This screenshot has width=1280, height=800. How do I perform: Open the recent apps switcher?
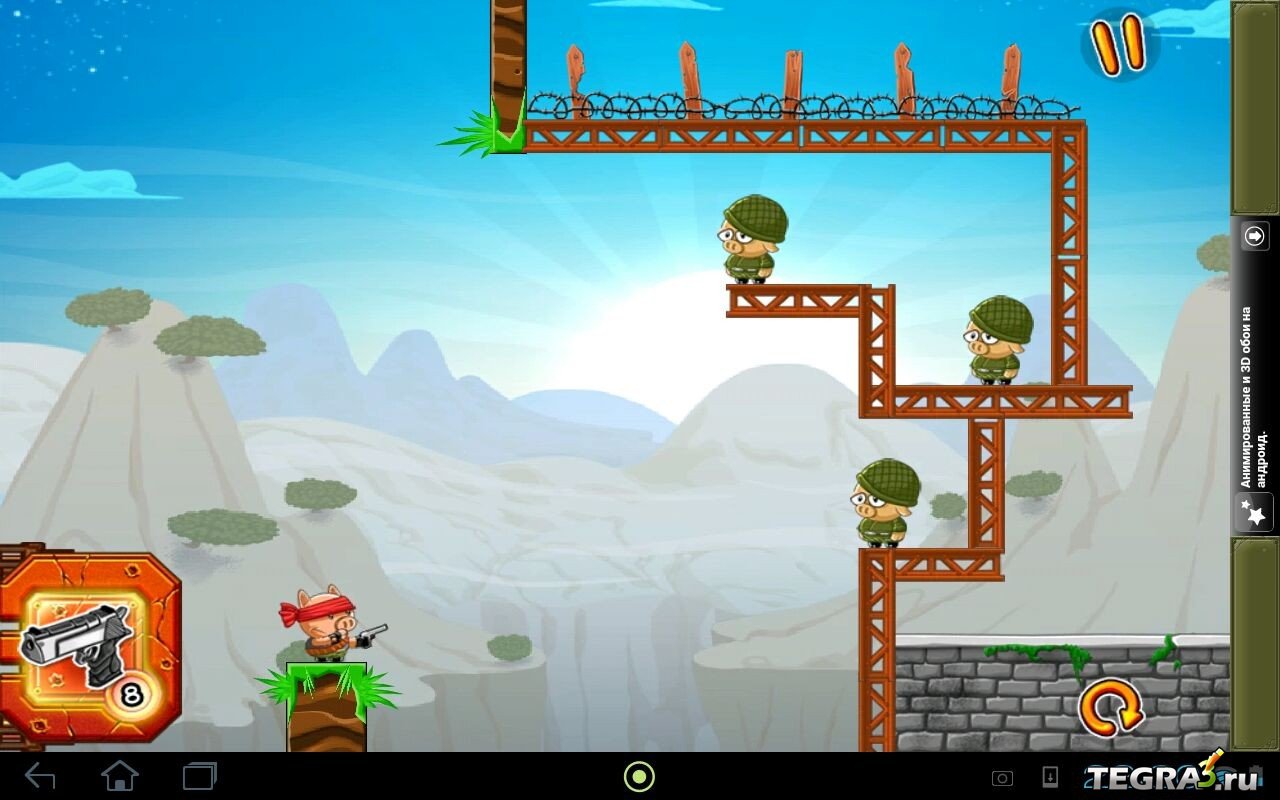(199, 776)
